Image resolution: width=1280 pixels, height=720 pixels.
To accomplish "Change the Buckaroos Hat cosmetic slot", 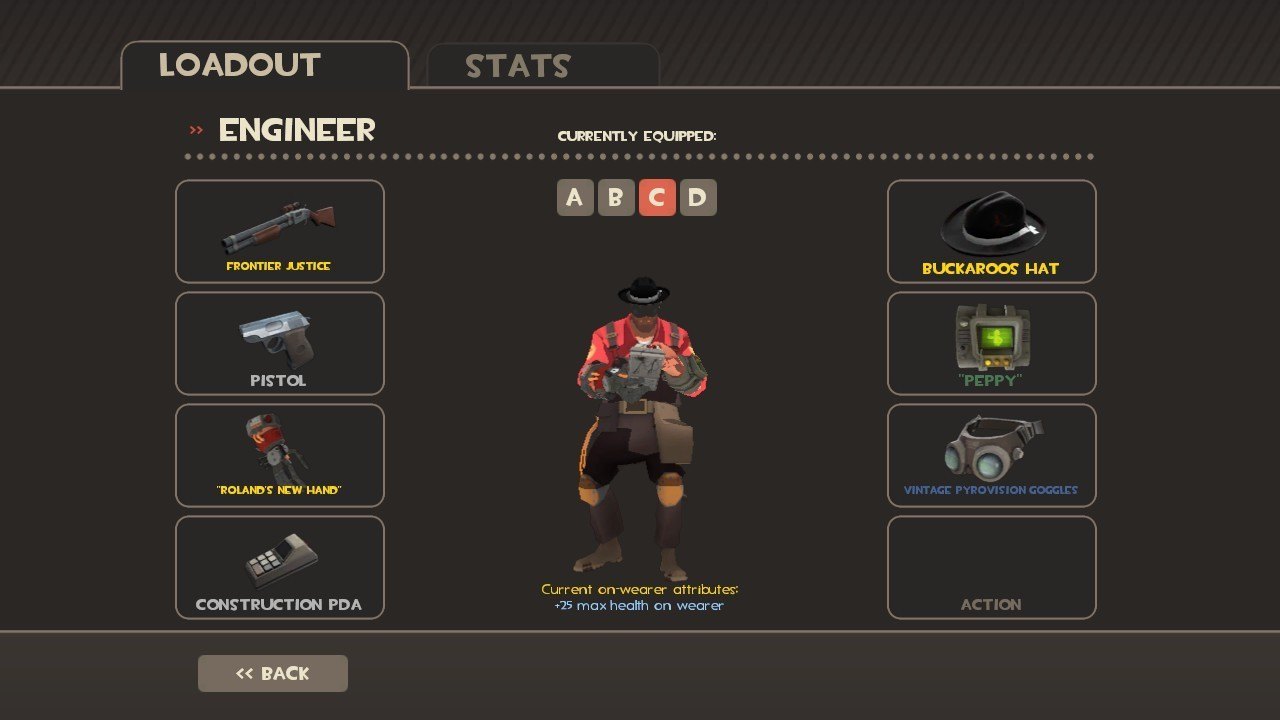I will (x=991, y=232).
